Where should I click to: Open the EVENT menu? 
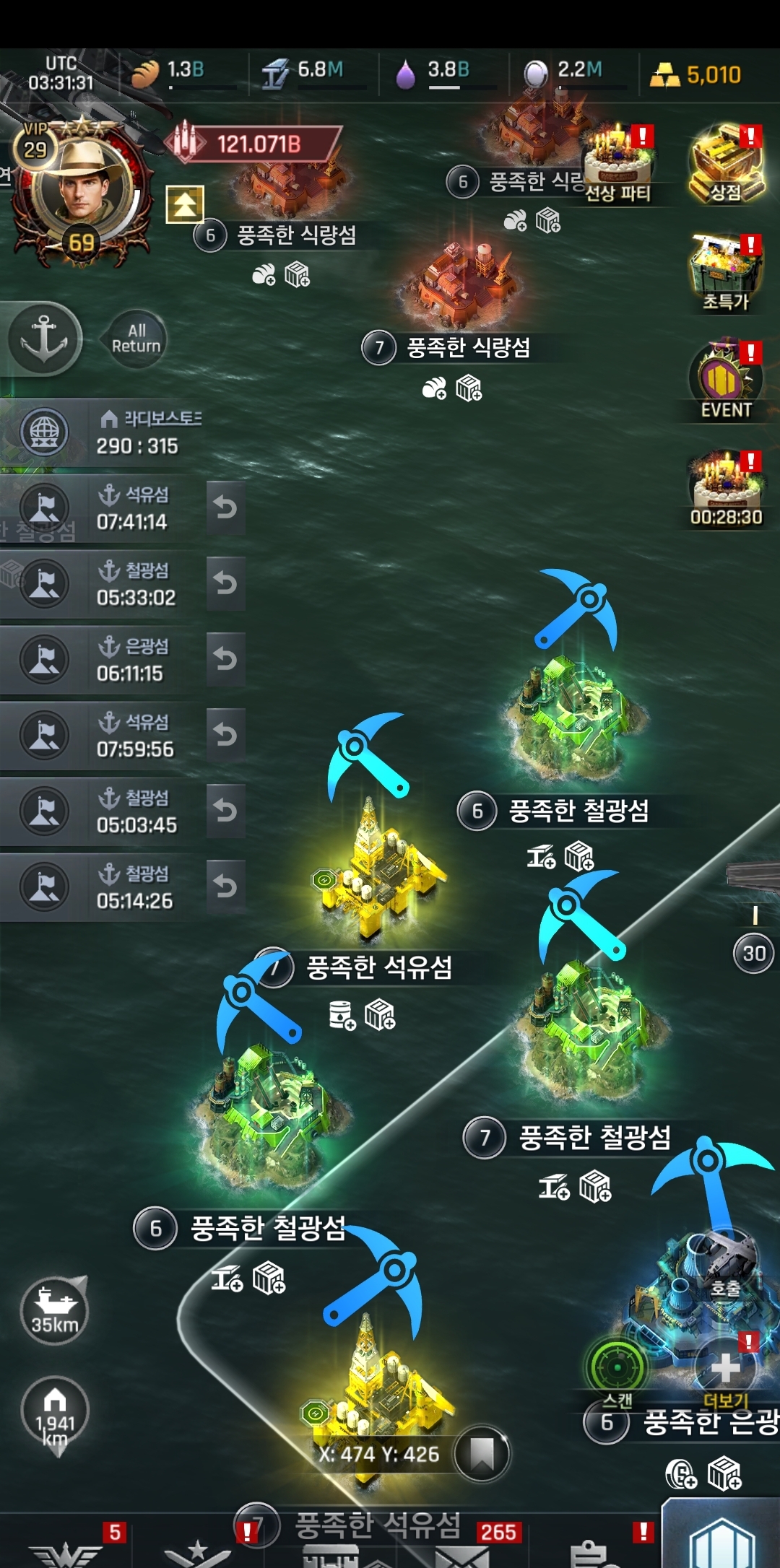(x=725, y=380)
